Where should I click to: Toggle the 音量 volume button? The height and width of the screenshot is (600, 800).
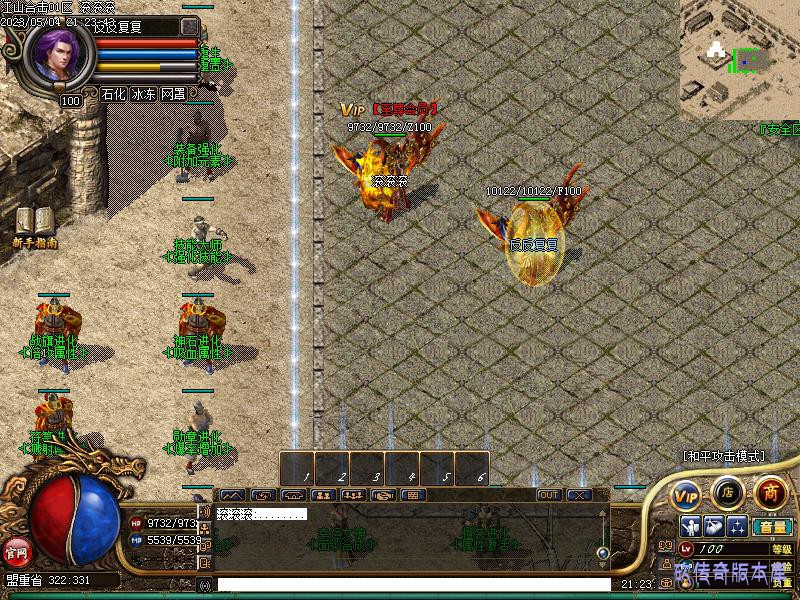pyautogui.click(x=771, y=526)
